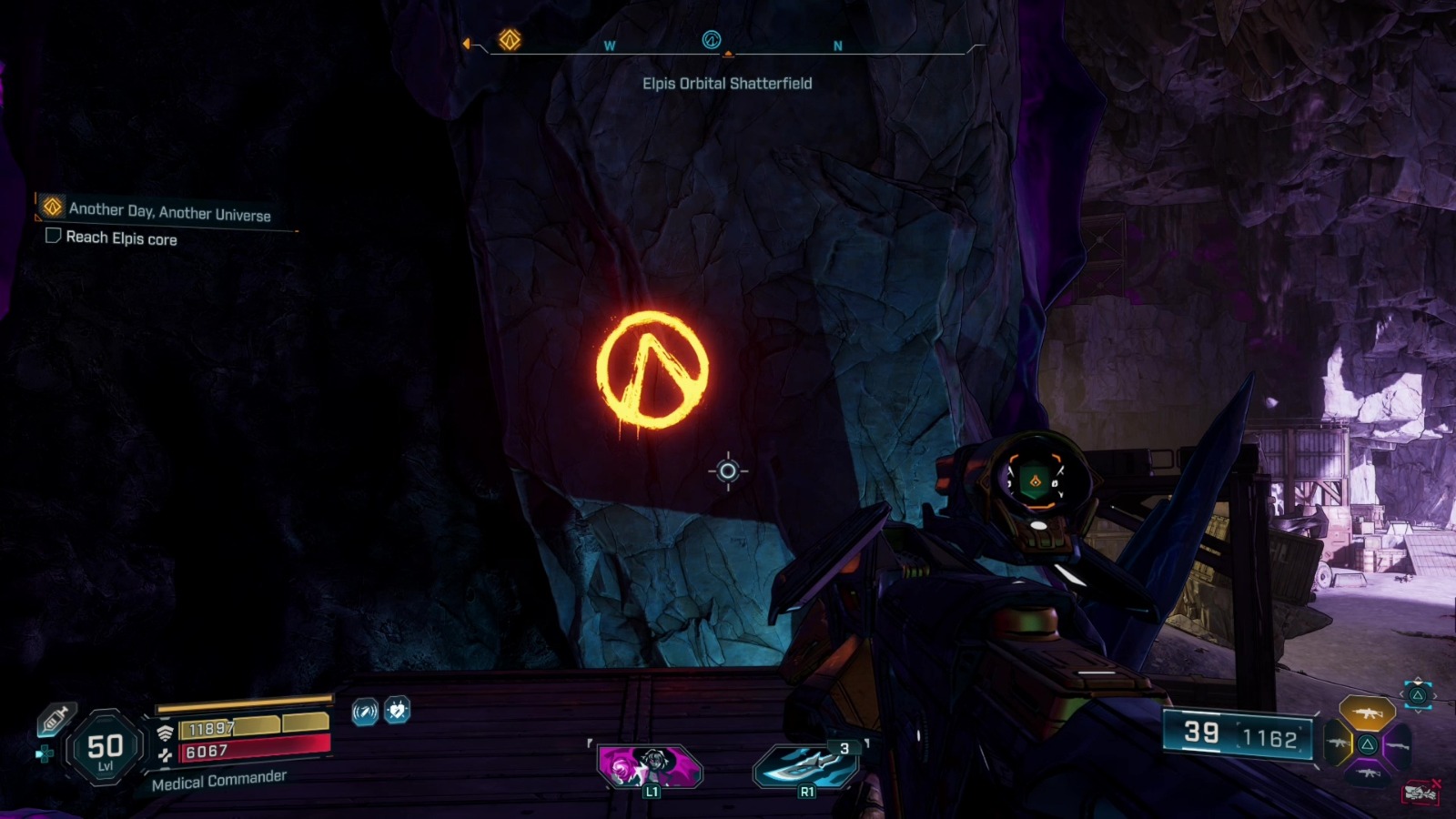Click the heart buff icon next to the radar buff
This screenshot has width=1456, height=819.
[x=397, y=711]
